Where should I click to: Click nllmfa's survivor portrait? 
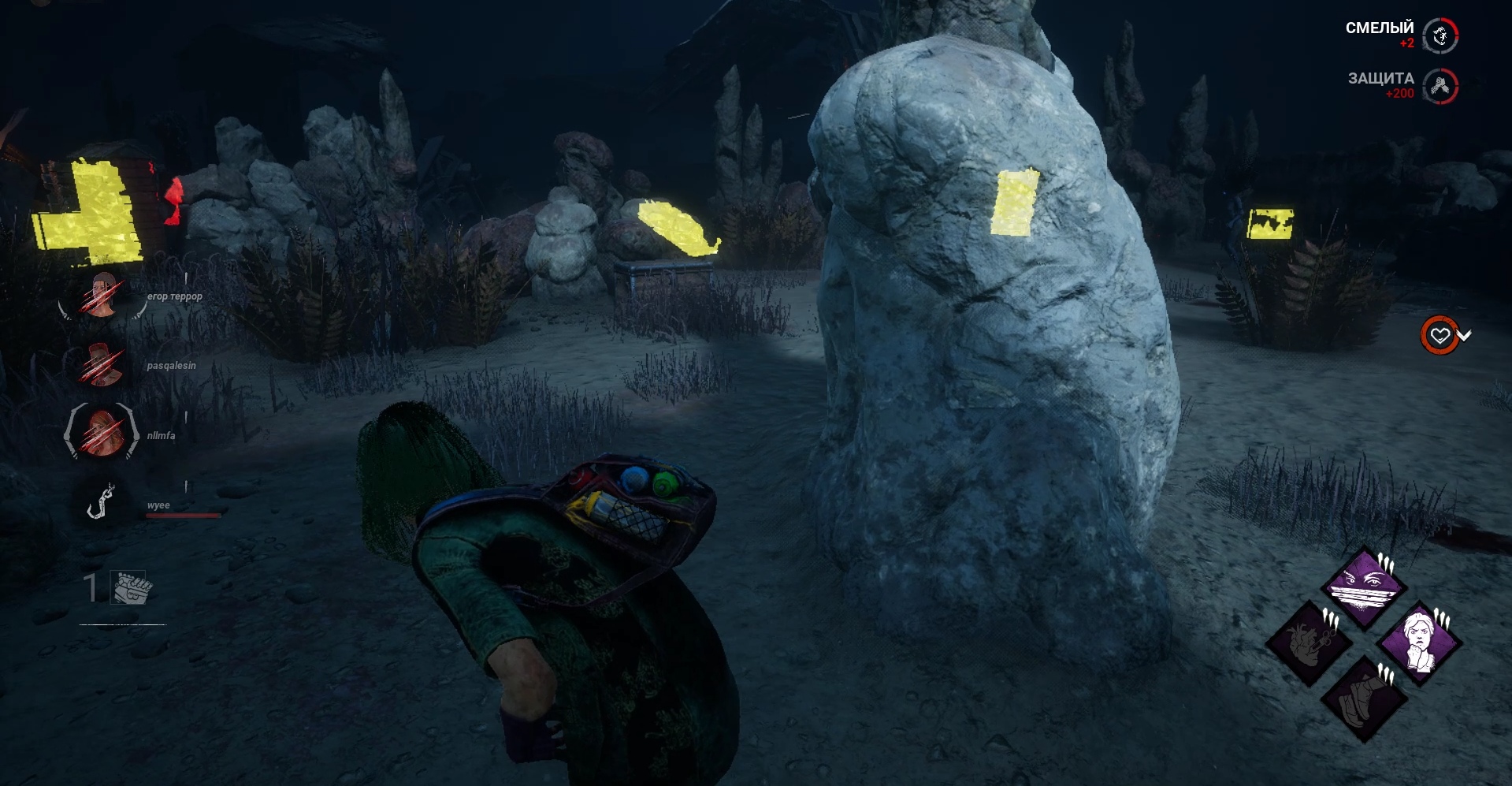click(x=101, y=432)
